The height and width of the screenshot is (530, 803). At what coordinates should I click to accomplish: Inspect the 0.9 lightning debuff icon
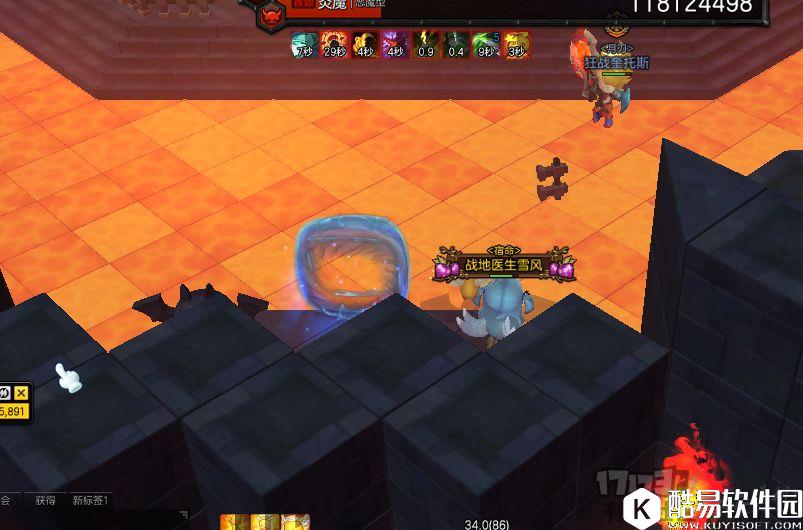(426, 45)
